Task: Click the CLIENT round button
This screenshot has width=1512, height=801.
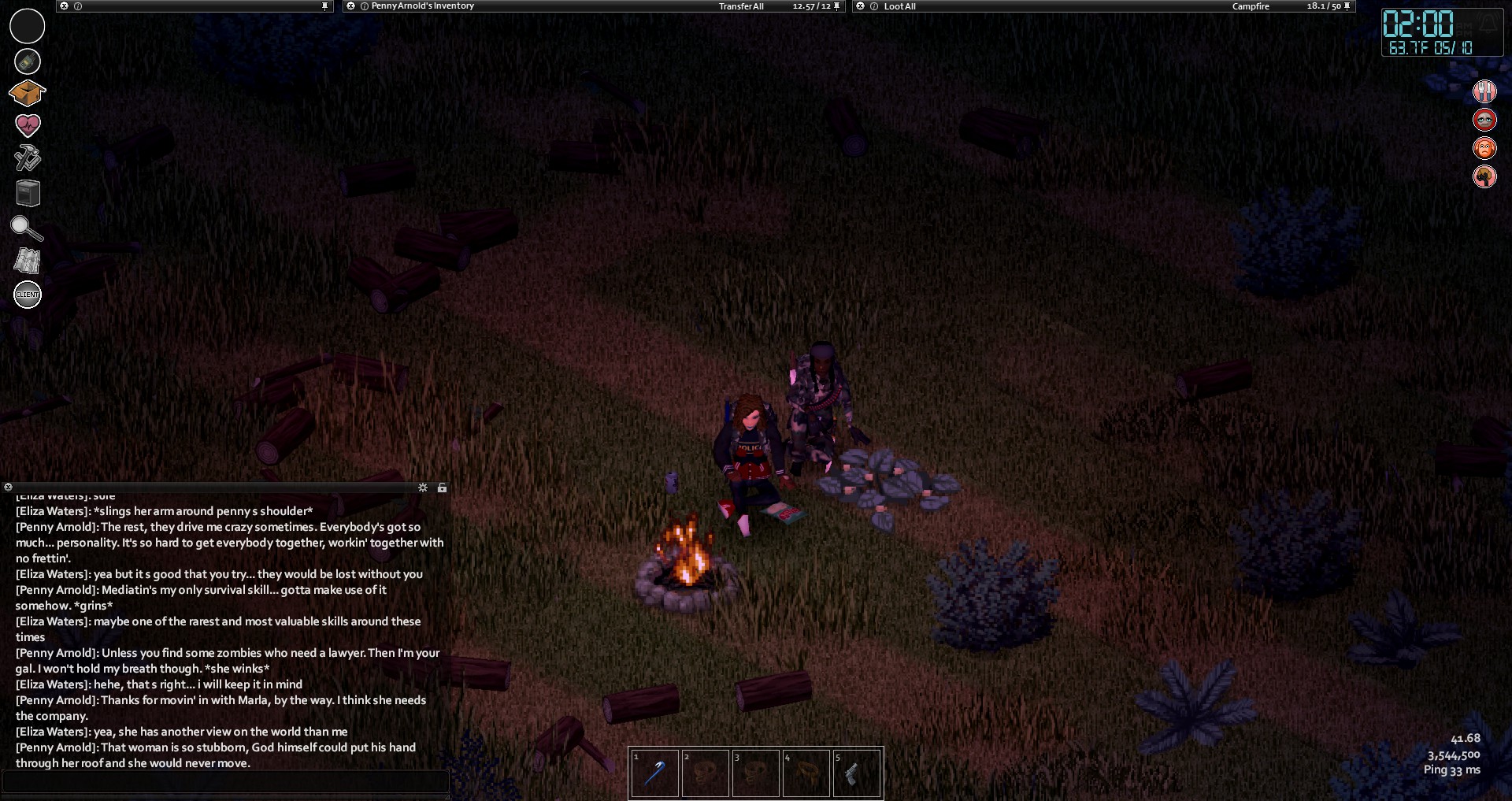Action: (28, 295)
